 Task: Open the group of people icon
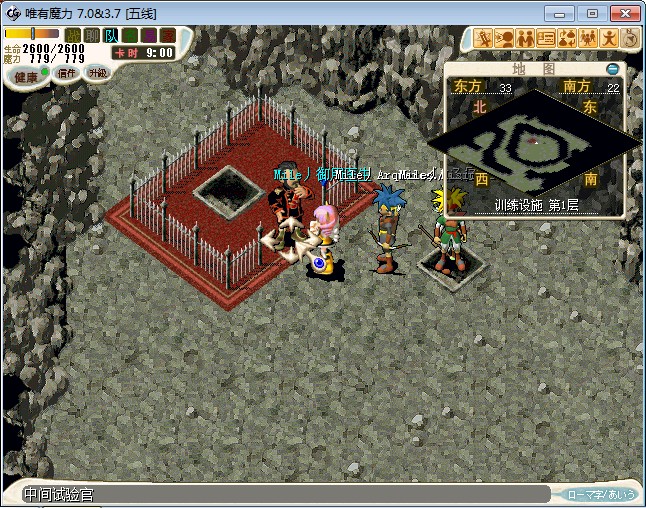[589, 39]
